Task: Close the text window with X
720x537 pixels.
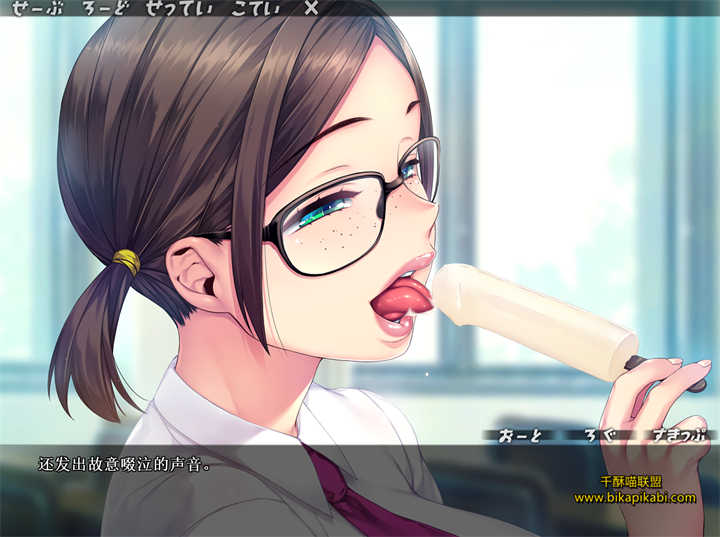Action: point(311,9)
